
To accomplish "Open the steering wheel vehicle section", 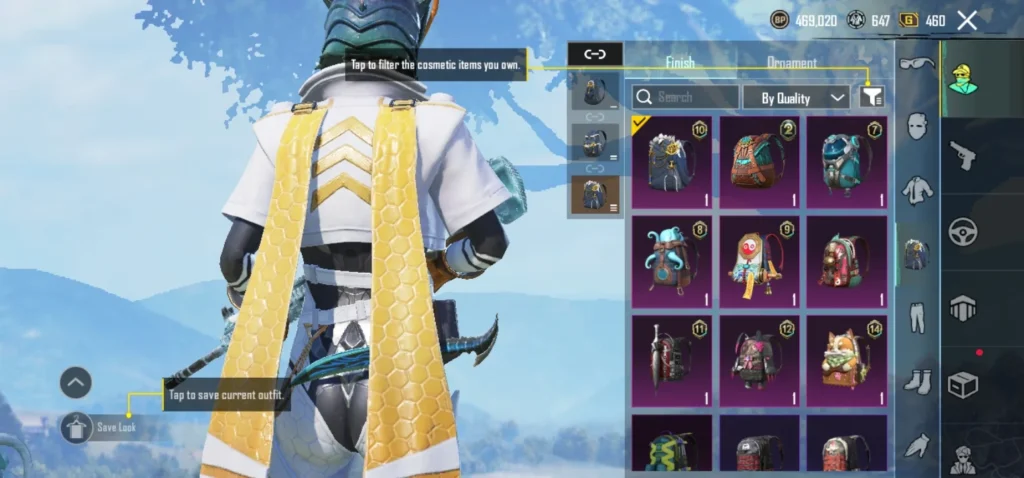I will click(x=962, y=232).
